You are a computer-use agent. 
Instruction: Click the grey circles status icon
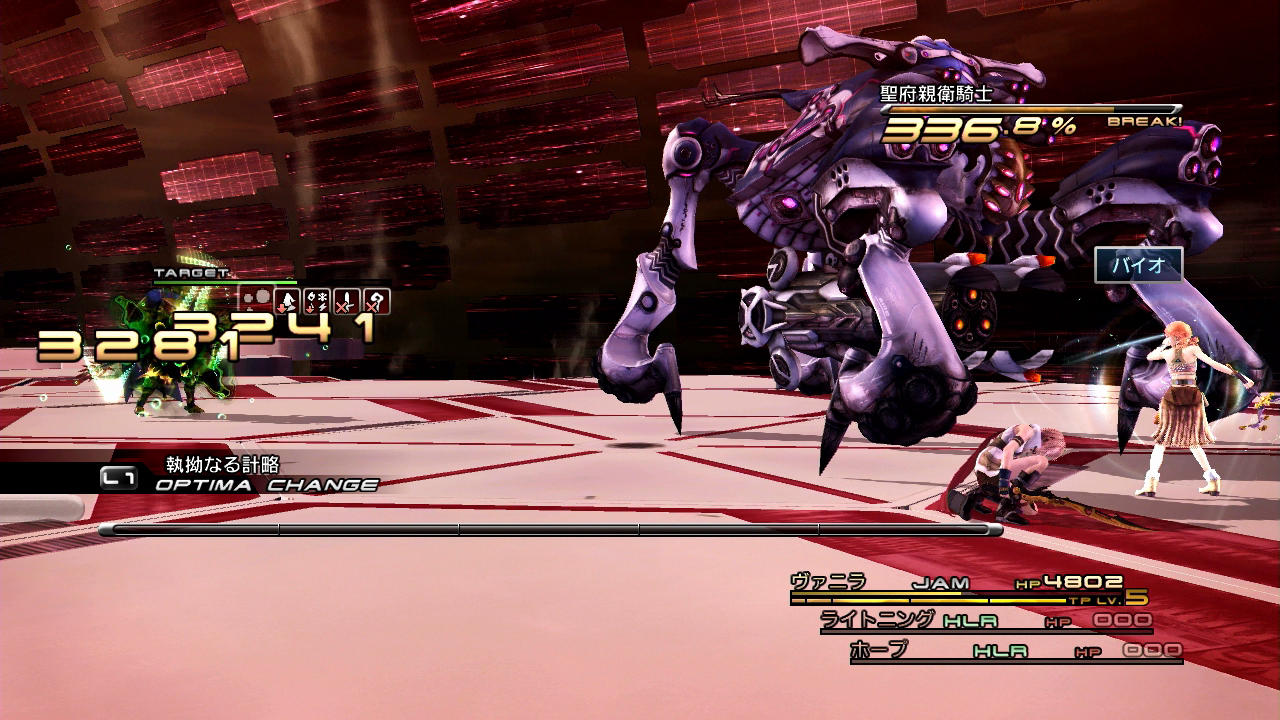256,299
